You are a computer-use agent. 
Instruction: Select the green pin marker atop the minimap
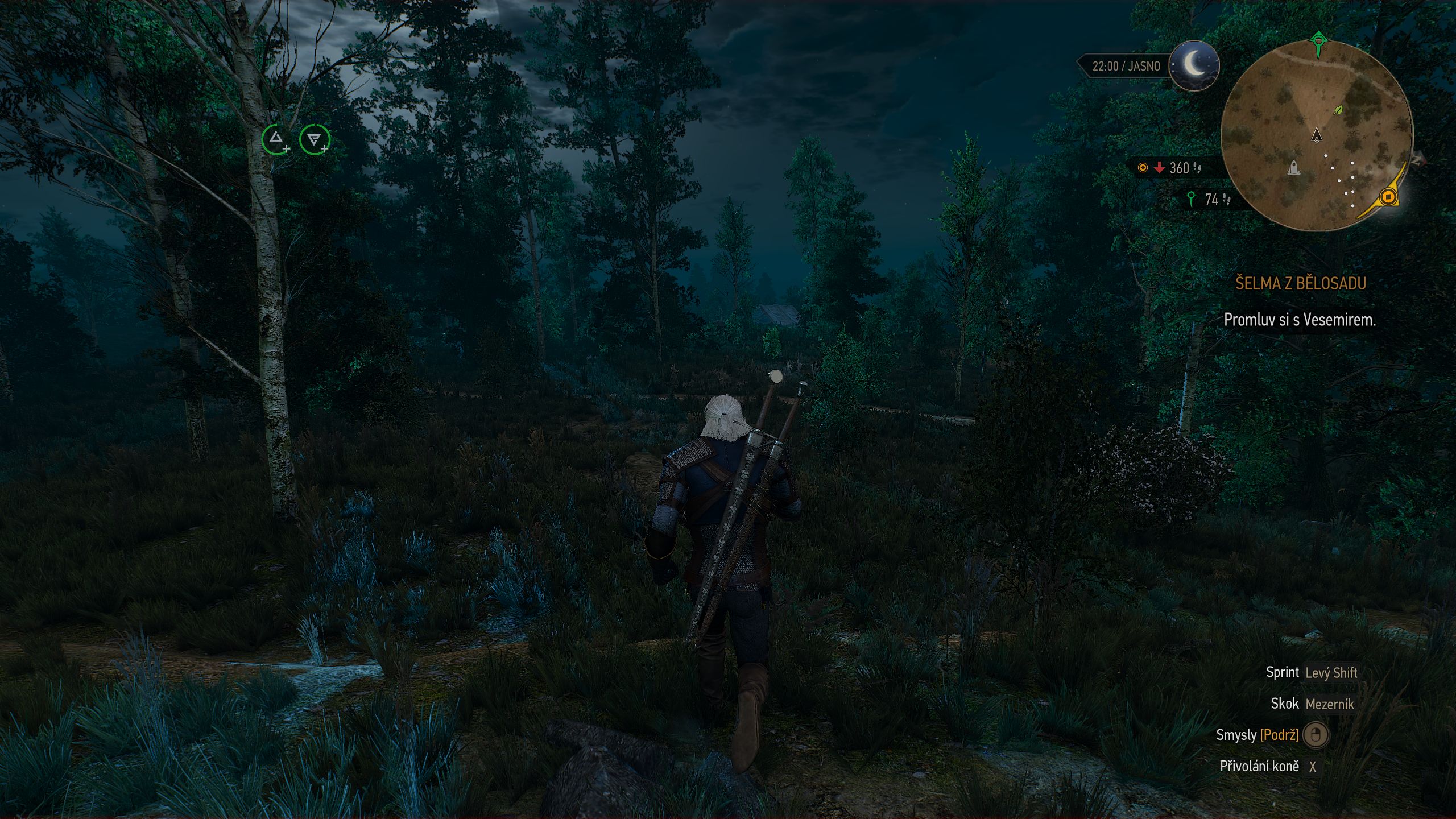1318,43
